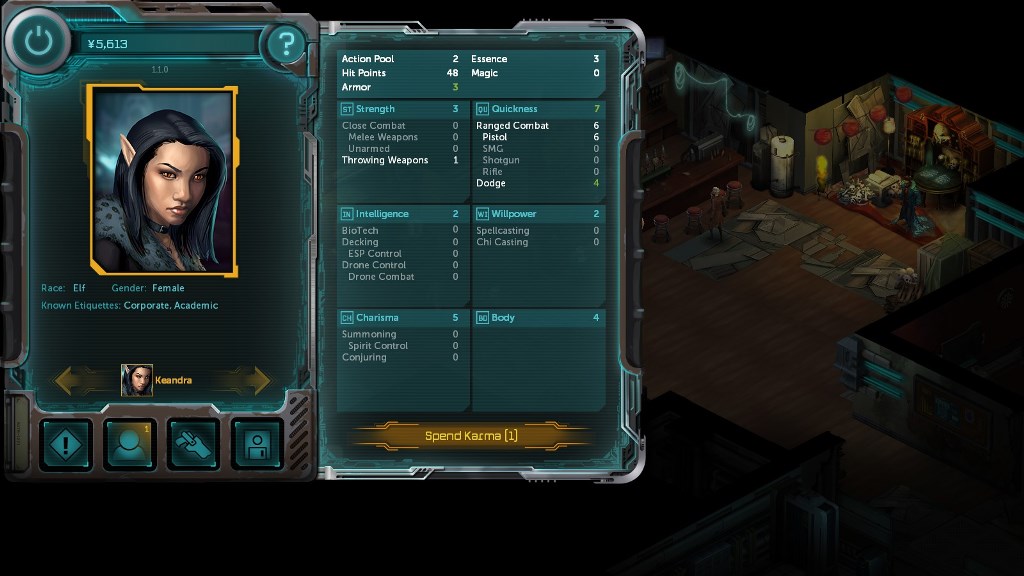
Task: Select the Strength attribute header
Action: coord(402,109)
